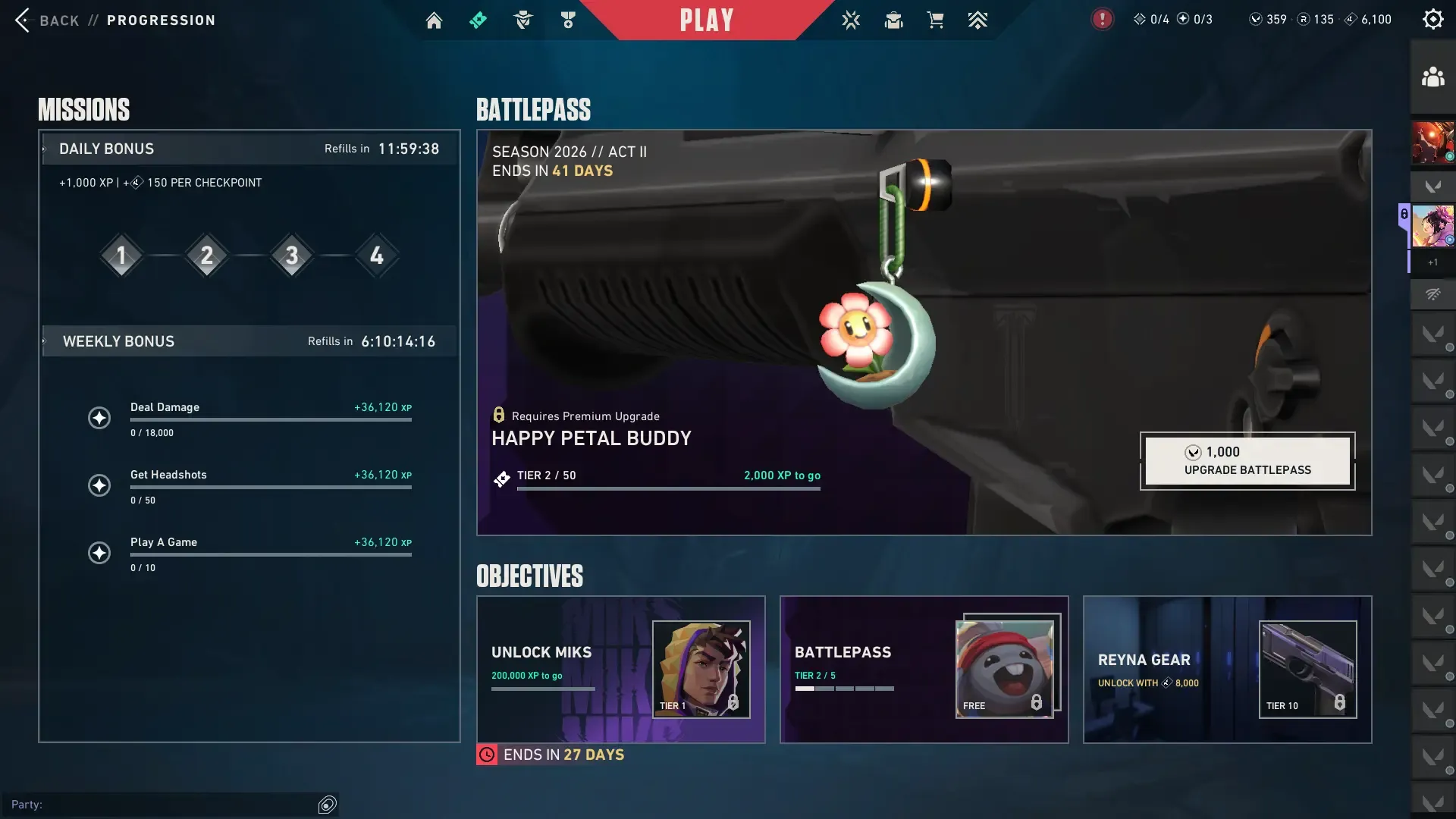This screenshot has width=1456, height=819.
Task: Open the Unlock Miks objective card
Action: pyautogui.click(x=620, y=670)
